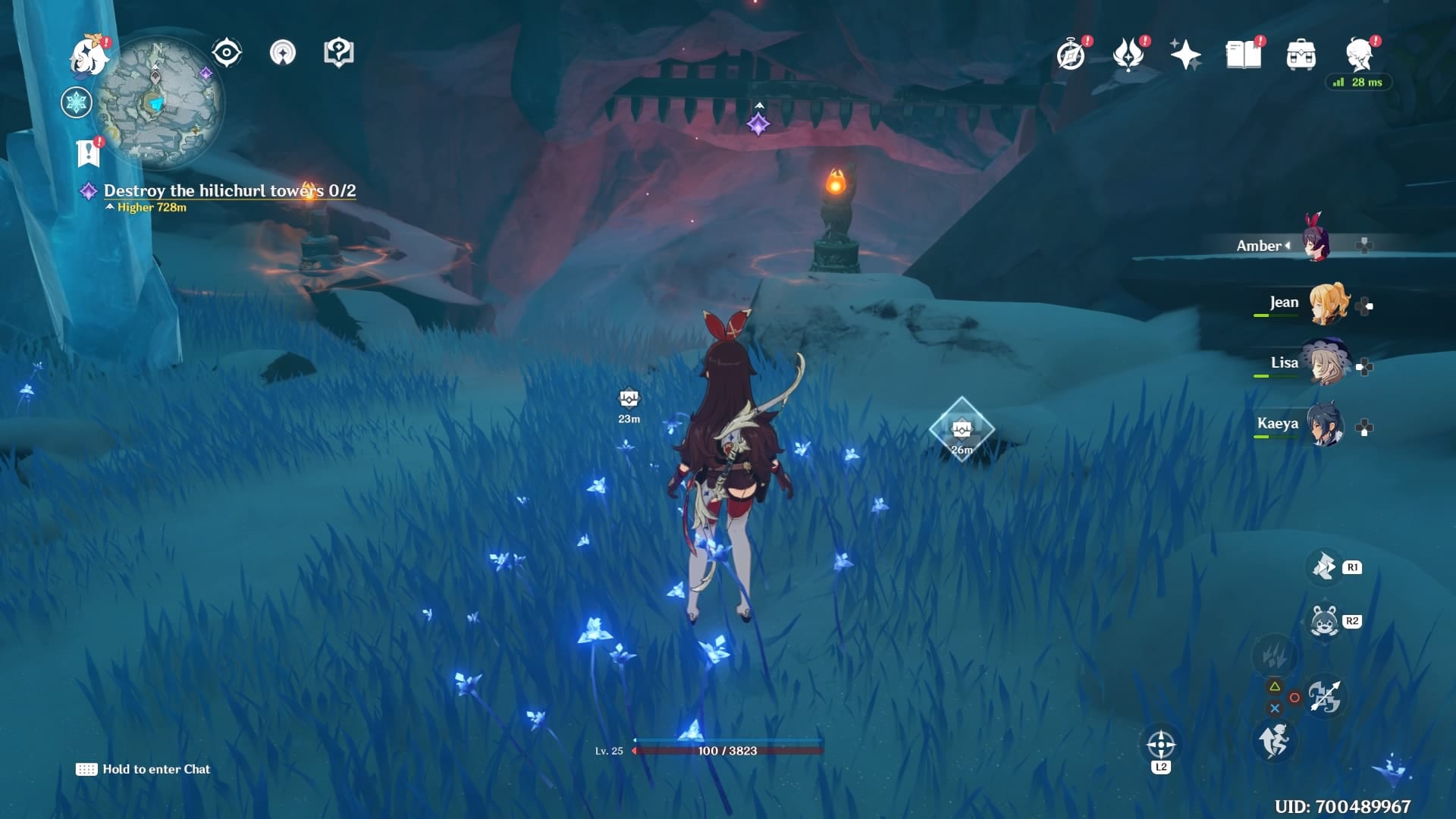Open the Battle Pass wings icon
This screenshot has width=1456, height=819.
coord(1129,55)
